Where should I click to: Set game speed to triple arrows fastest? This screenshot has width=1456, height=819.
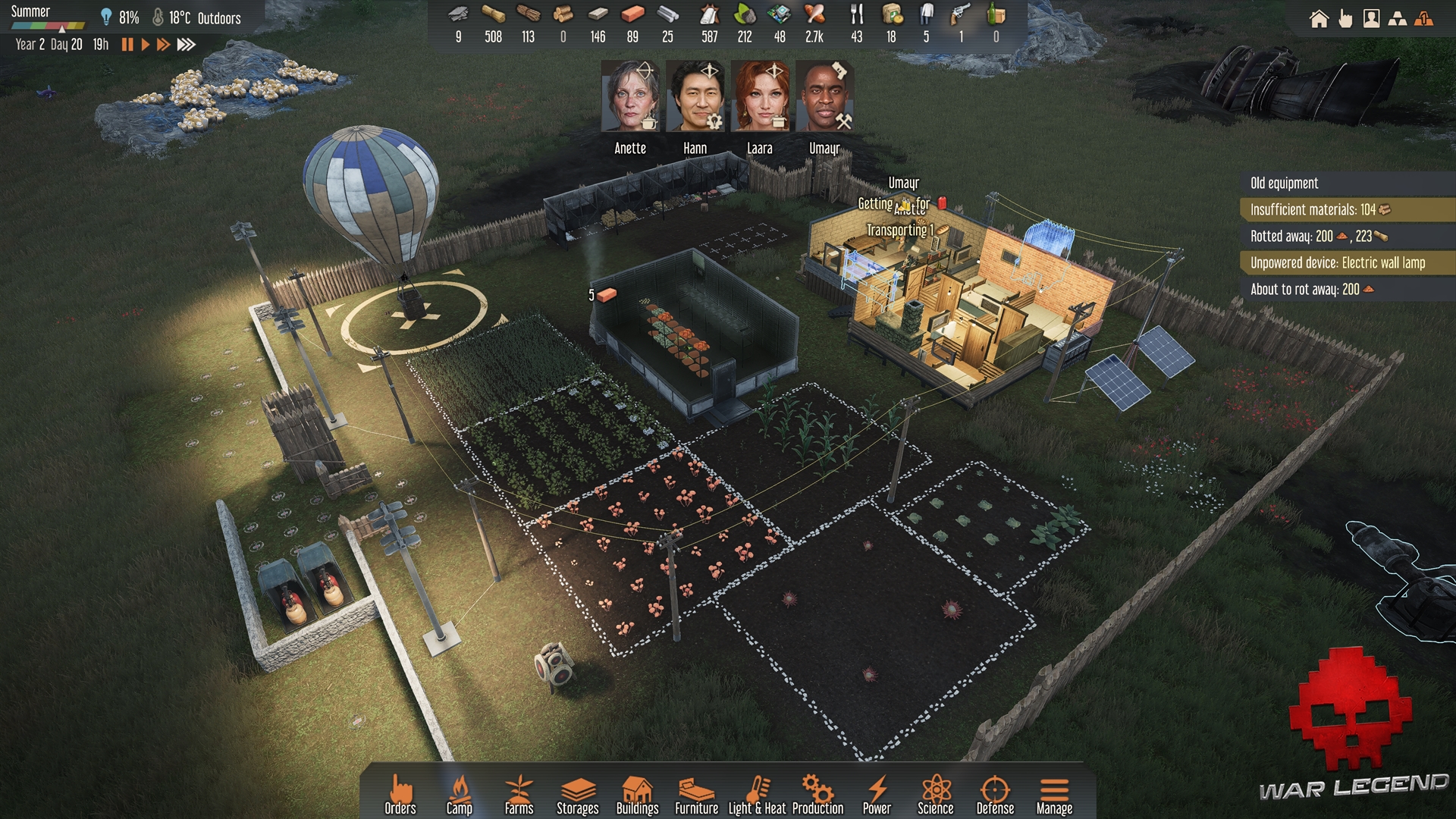187,45
